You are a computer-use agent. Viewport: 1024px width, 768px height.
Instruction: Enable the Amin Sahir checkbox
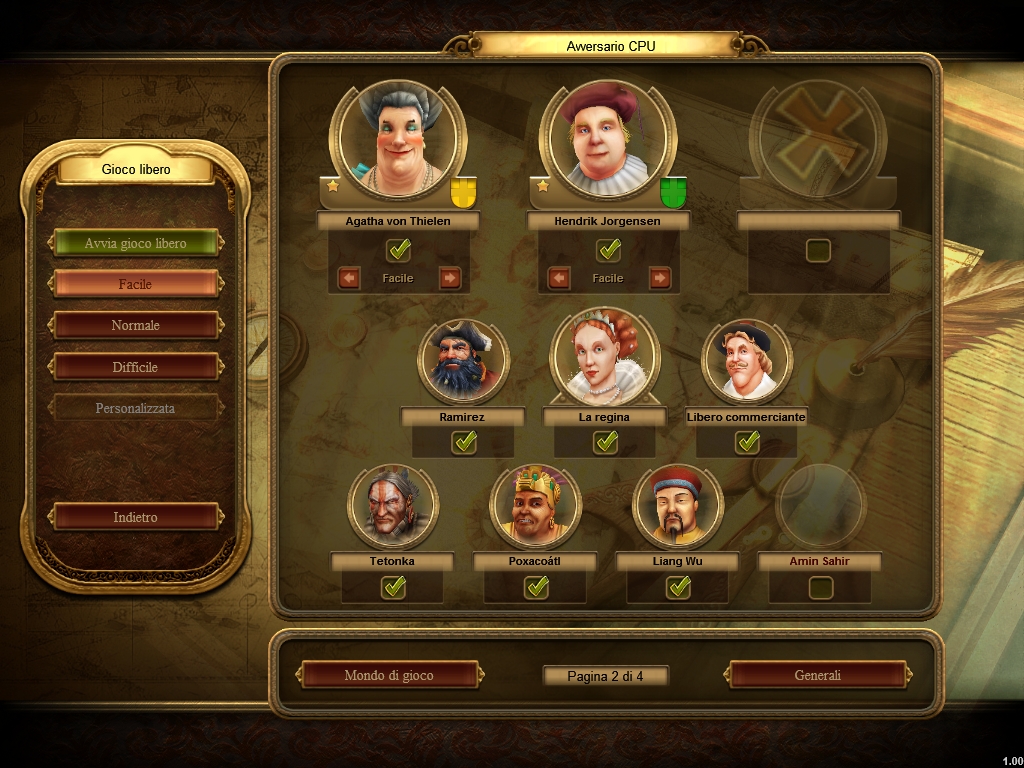[820, 587]
